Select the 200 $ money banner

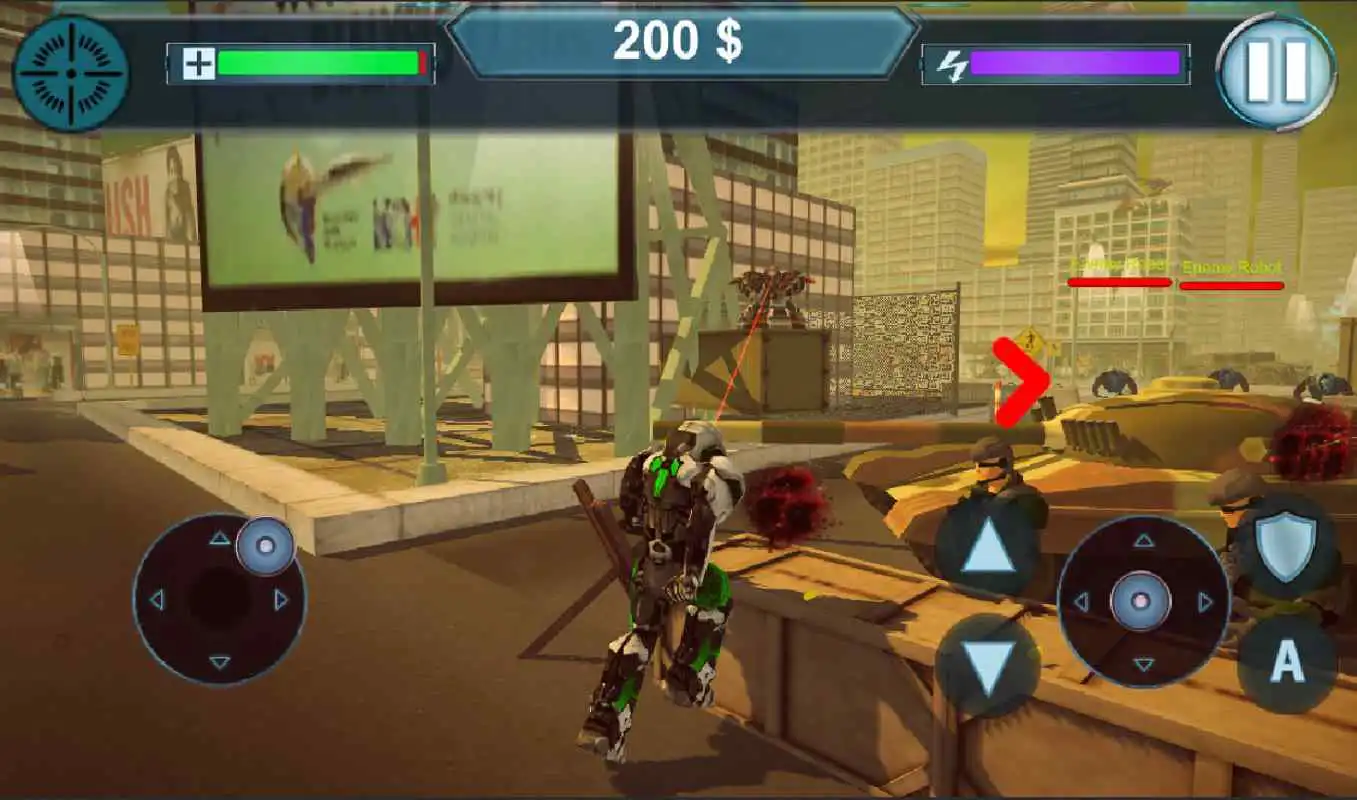click(x=678, y=42)
